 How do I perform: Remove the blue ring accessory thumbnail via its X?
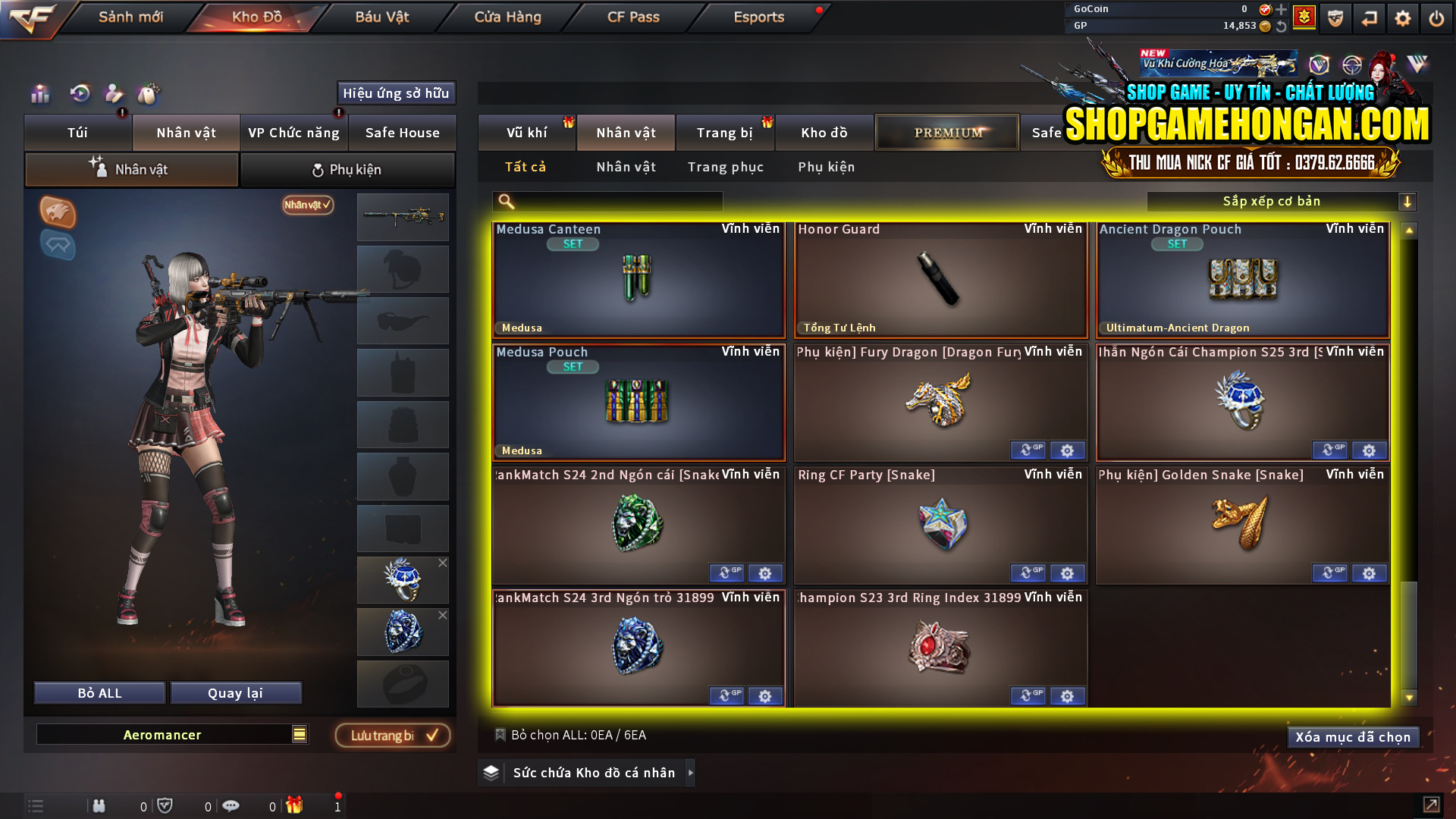click(443, 563)
